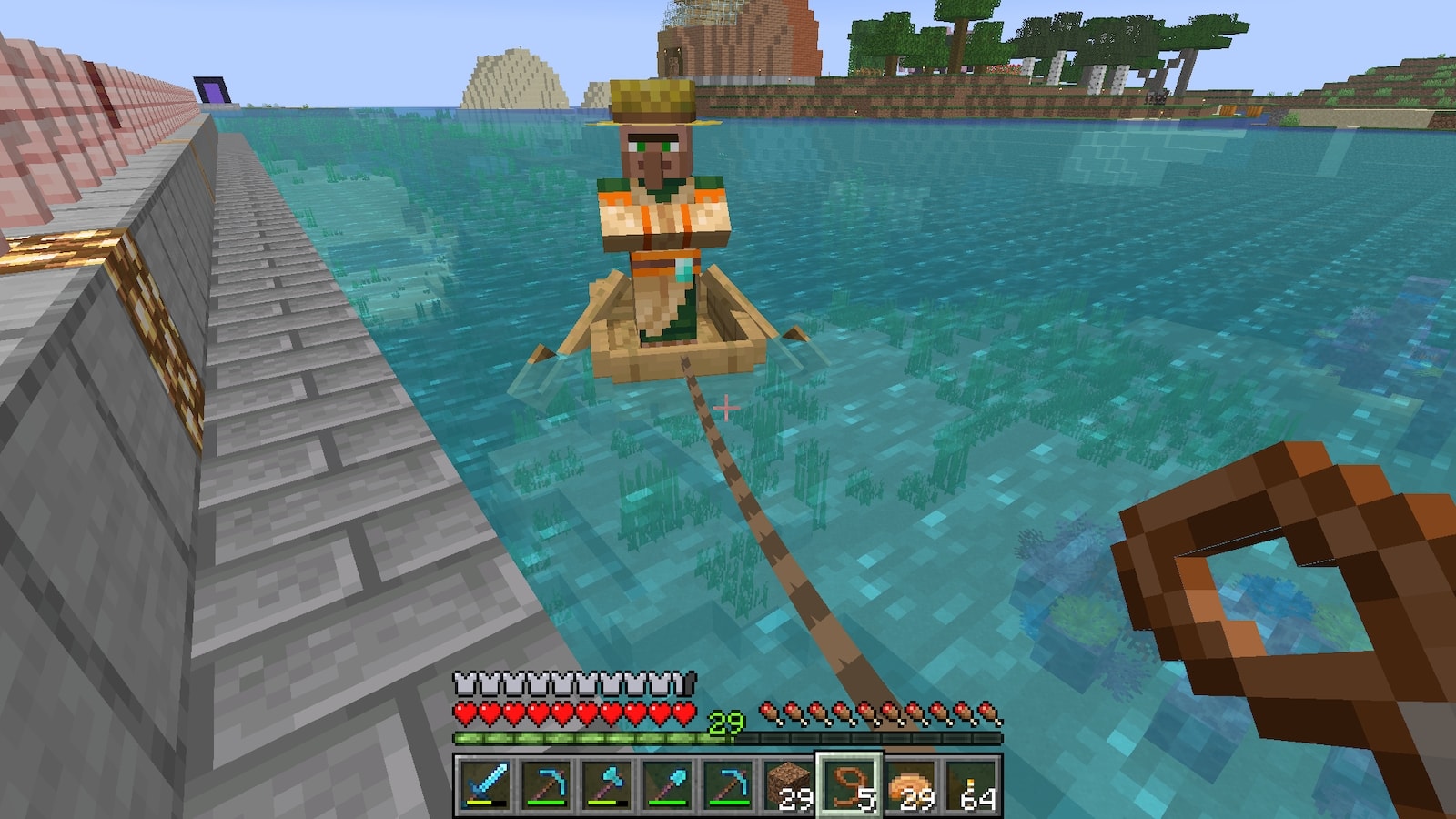Select the lead item slot
1456x819 pixels.
849,784
